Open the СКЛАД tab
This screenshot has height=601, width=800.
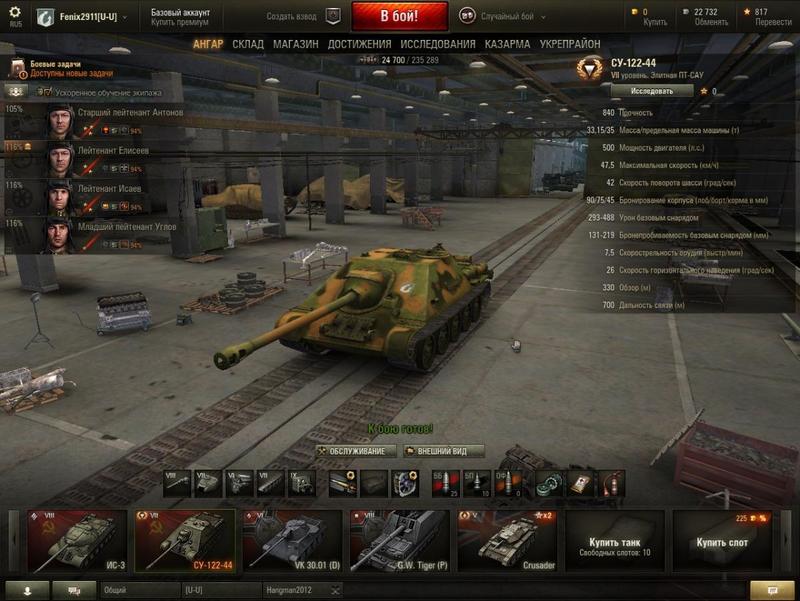pyautogui.click(x=248, y=45)
